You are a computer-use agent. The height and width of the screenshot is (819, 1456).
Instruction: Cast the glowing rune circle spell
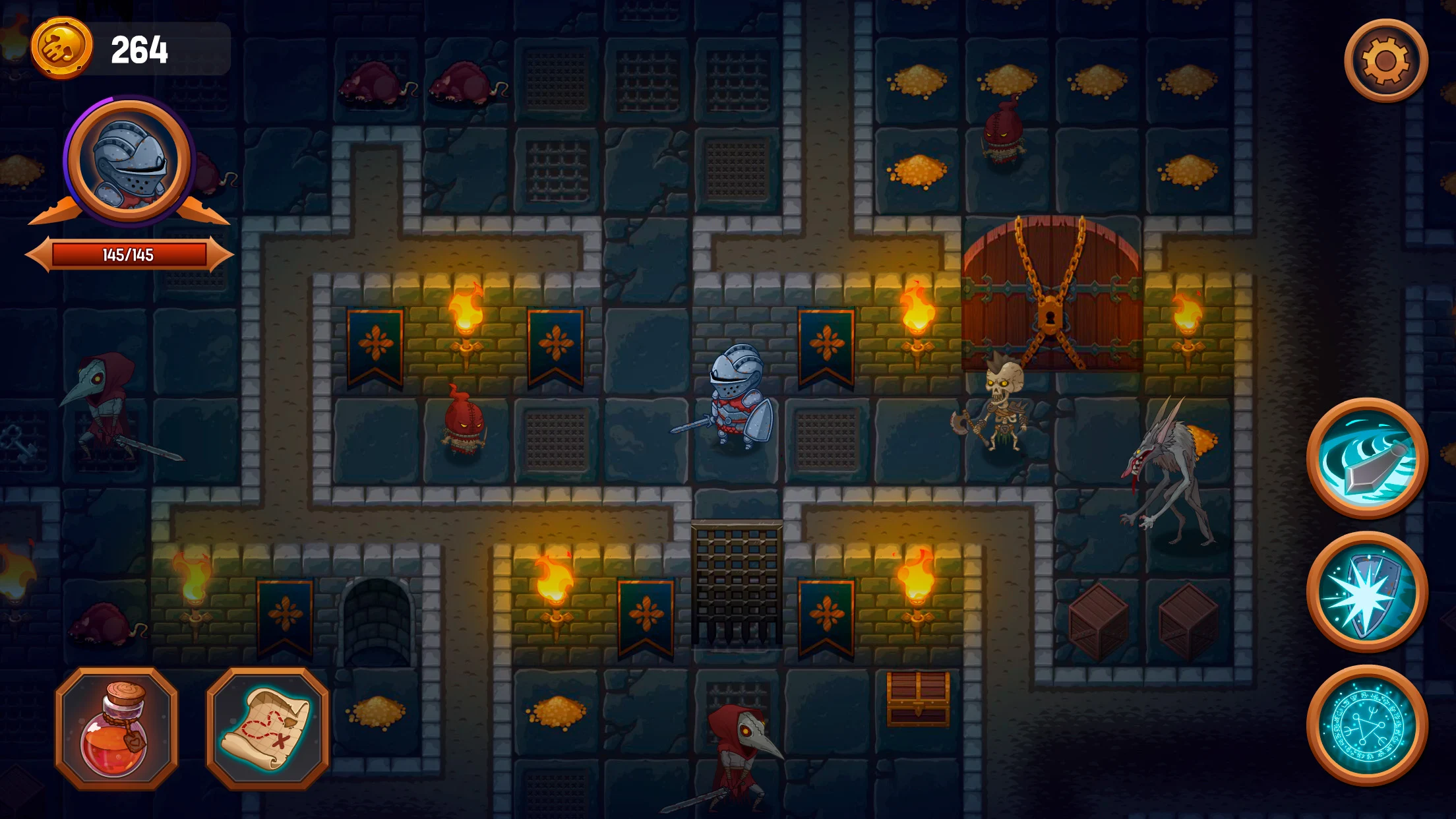(x=1367, y=725)
